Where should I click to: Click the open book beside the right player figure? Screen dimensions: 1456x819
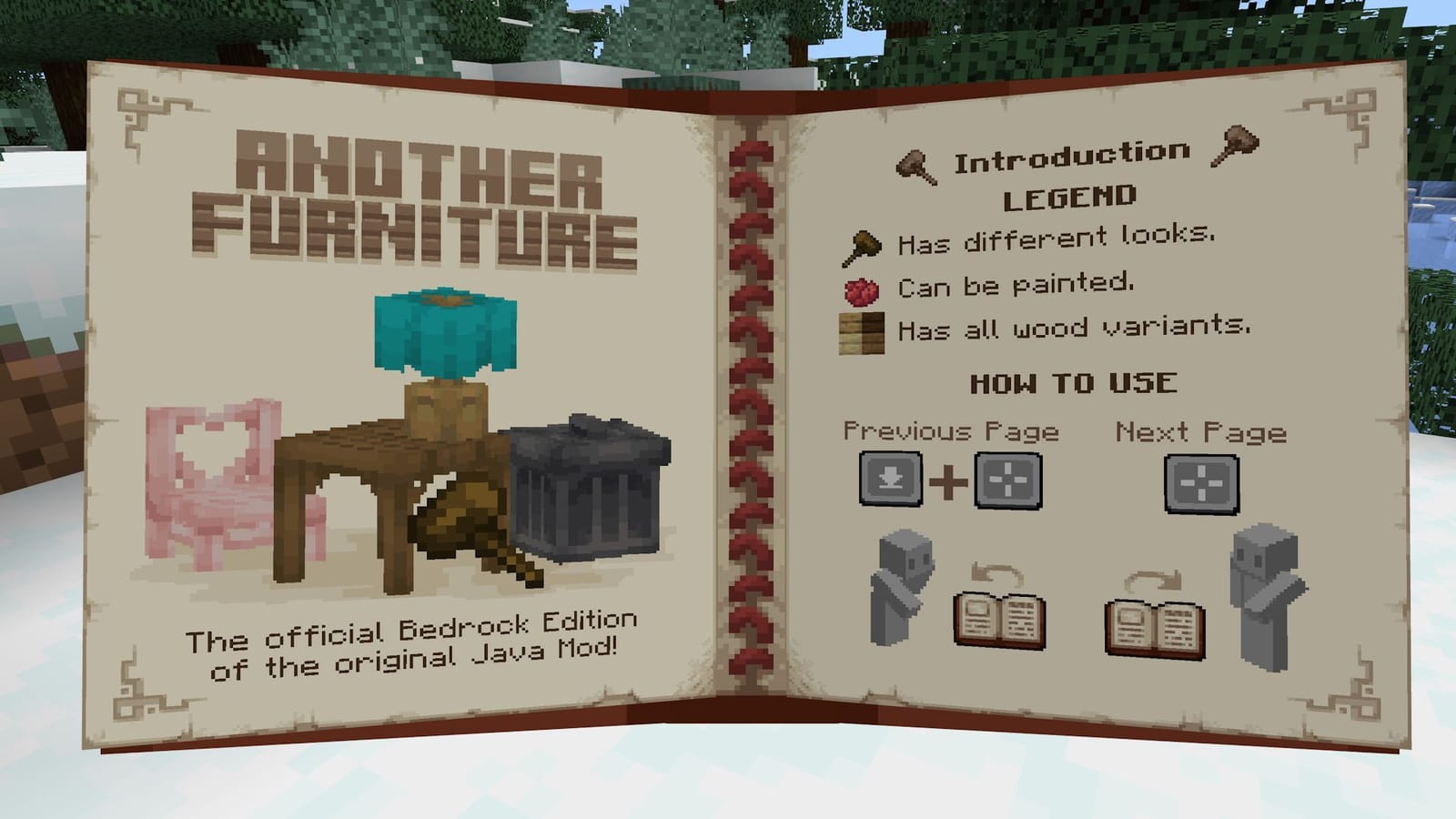click(1153, 631)
